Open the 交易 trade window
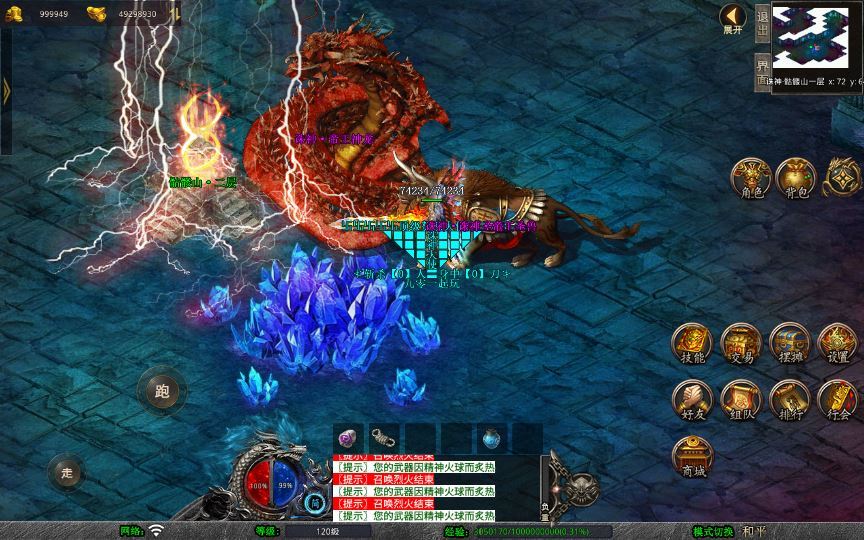Screen dimensions: 864x540 pos(741,343)
